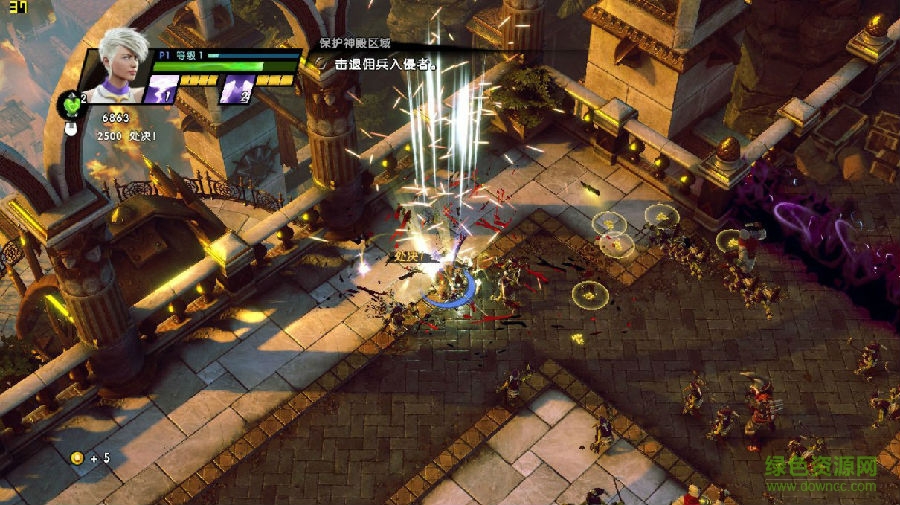900x505 pixels.
Task: Click the gold coin counter icon
Action: pos(76,458)
